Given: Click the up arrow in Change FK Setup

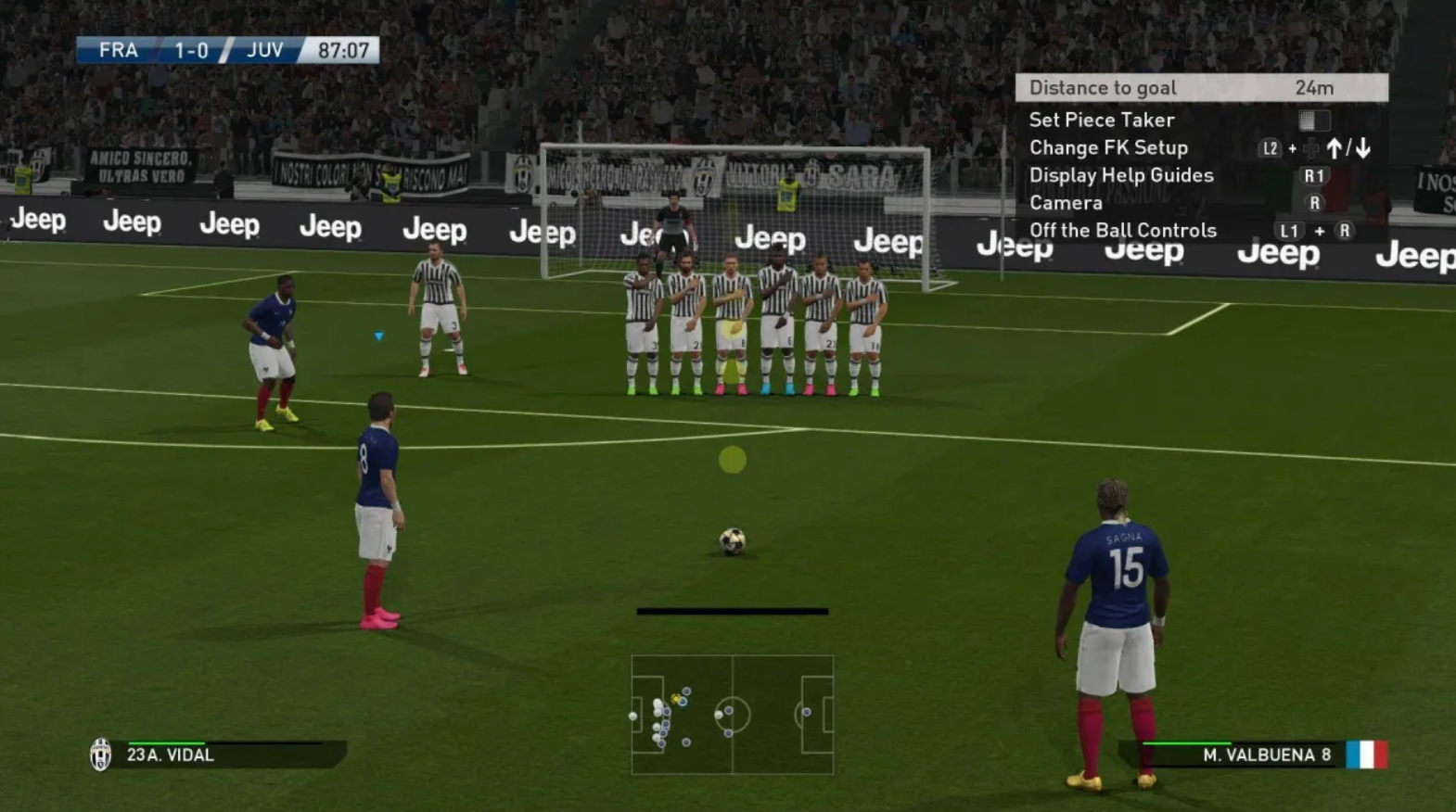Looking at the screenshot, I should click(x=1334, y=148).
